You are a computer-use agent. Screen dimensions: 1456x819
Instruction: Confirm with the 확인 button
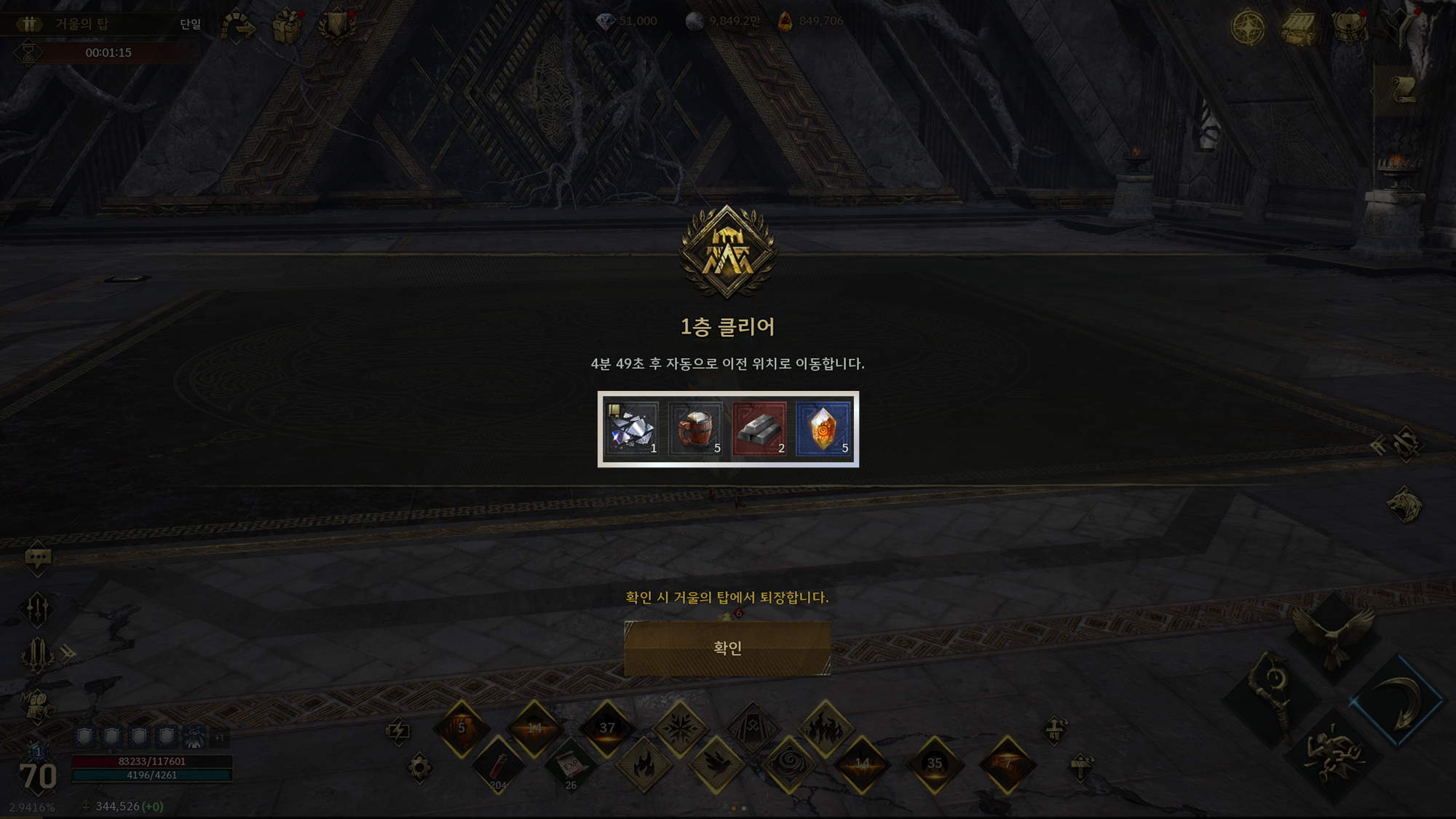click(727, 648)
